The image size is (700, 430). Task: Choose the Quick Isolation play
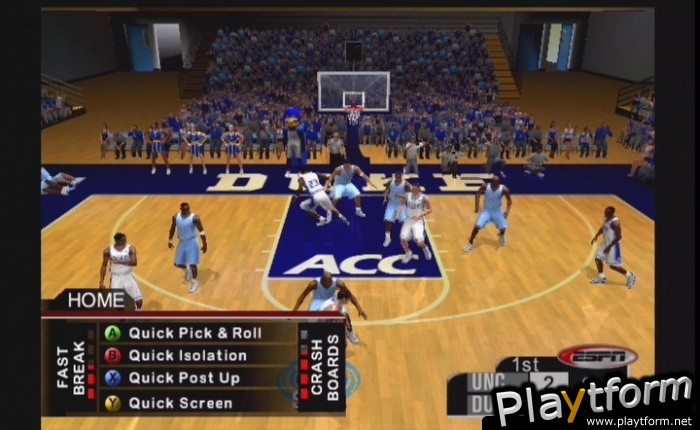point(187,355)
